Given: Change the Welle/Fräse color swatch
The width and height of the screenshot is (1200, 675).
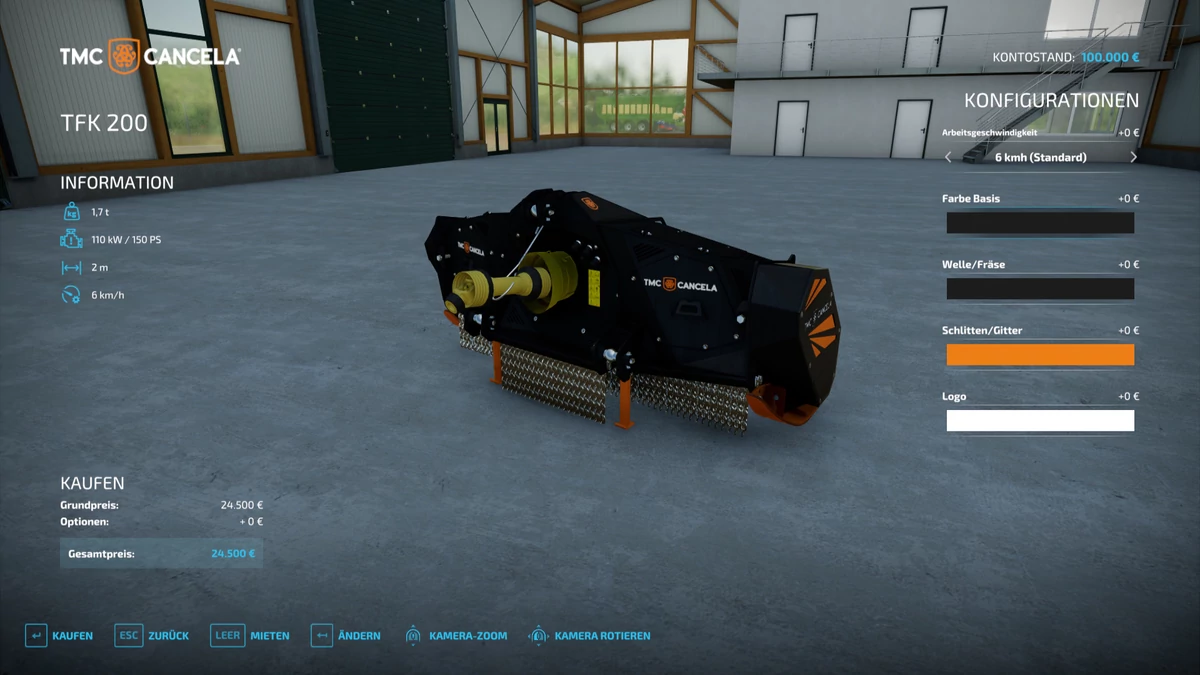Looking at the screenshot, I should (x=1040, y=289).
